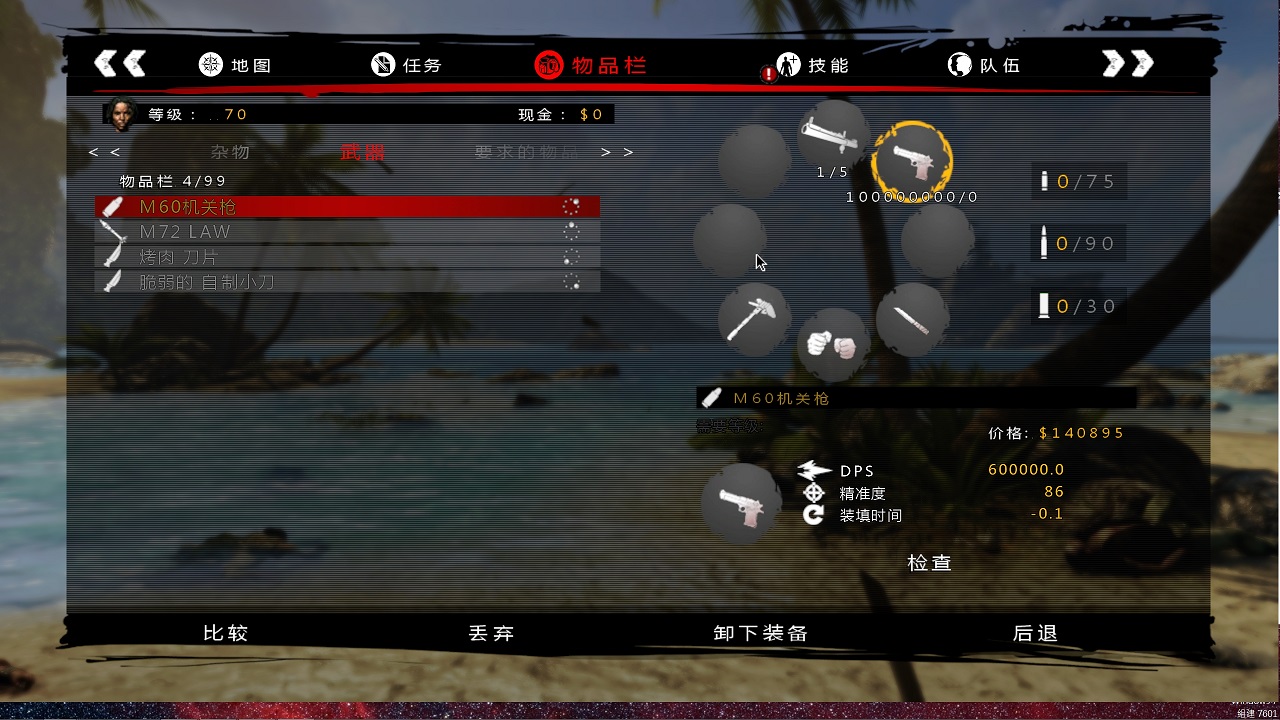Screen dimensions: 1280x720
Task: Click the right arrow beside category tabs
Action: pyautogui.click(x=604, y=152)
